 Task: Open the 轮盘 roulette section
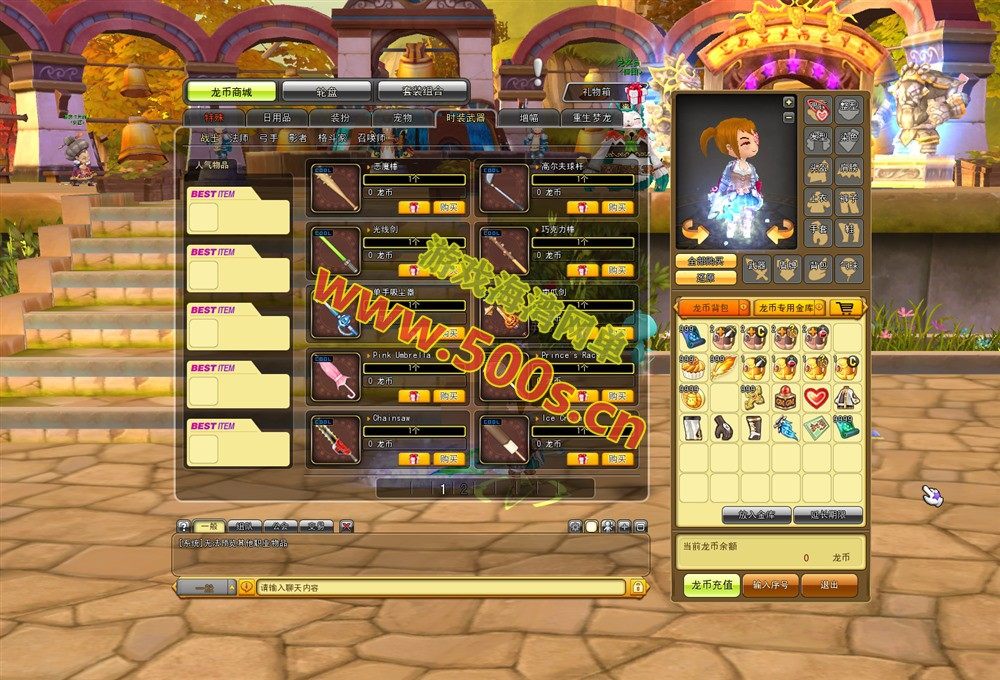click(x=327, y=91)
